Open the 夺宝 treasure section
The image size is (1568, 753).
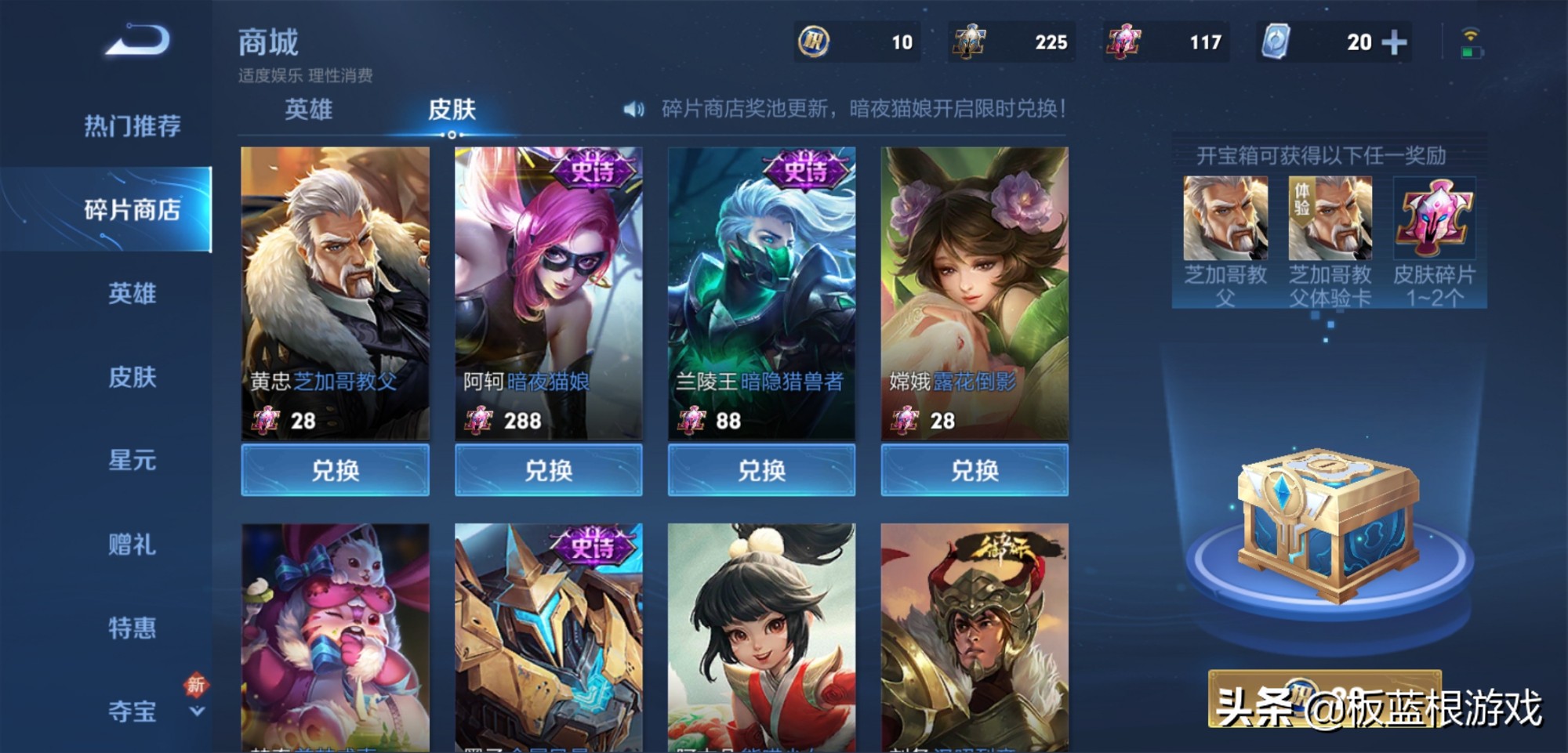click(x=132, y=711)
